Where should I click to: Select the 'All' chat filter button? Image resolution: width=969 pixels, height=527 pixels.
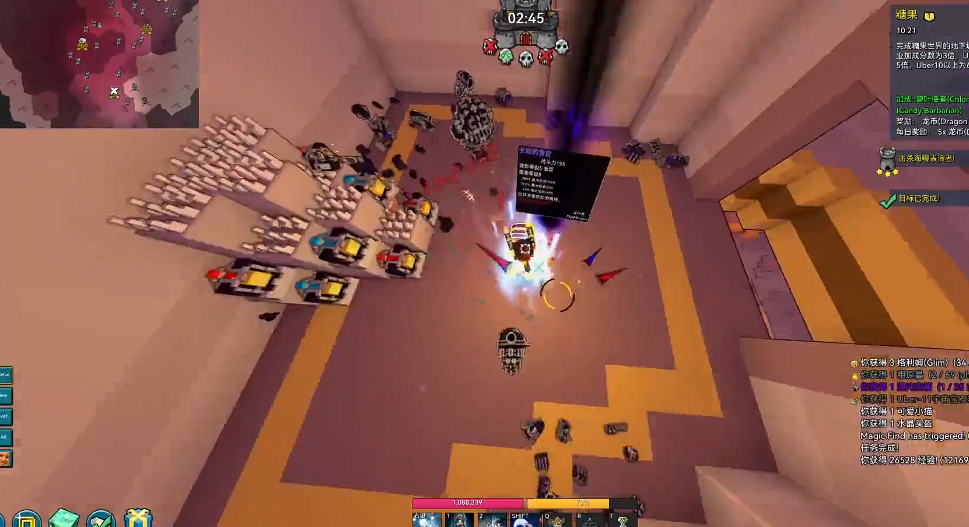pyautogui.click(x=5, y=437)
